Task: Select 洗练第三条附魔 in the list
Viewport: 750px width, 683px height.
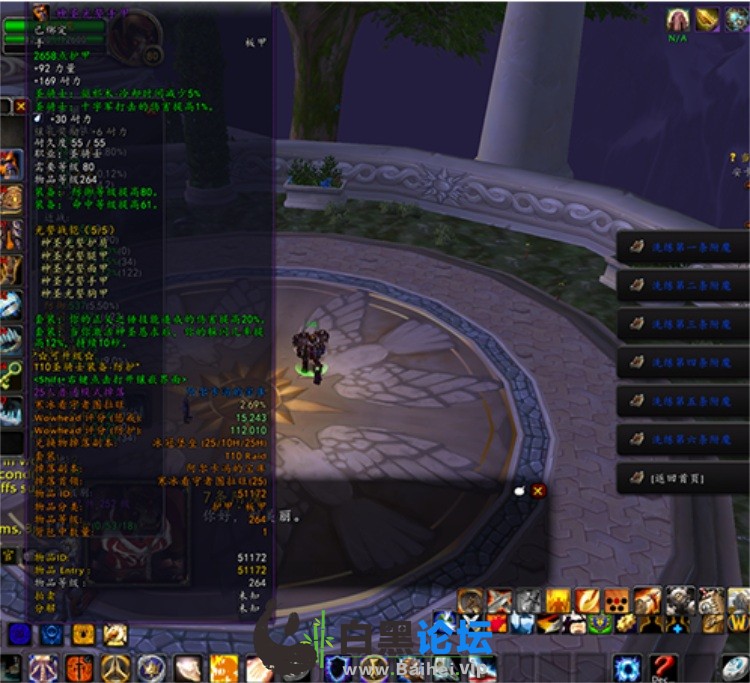Action: tap(683, 324)
